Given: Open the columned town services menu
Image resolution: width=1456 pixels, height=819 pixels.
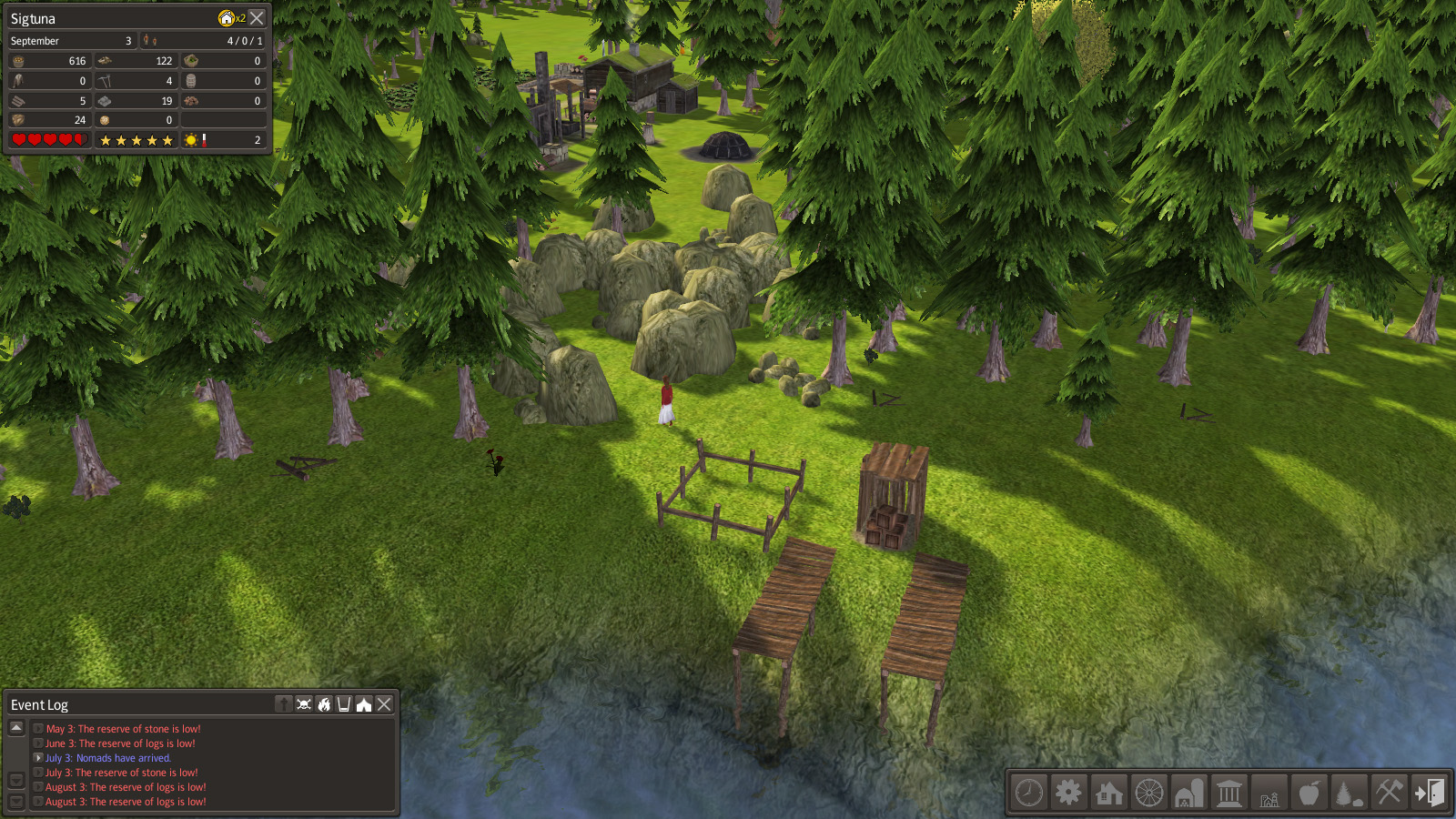Looking at the screenshot, I should pos(1229,793).
